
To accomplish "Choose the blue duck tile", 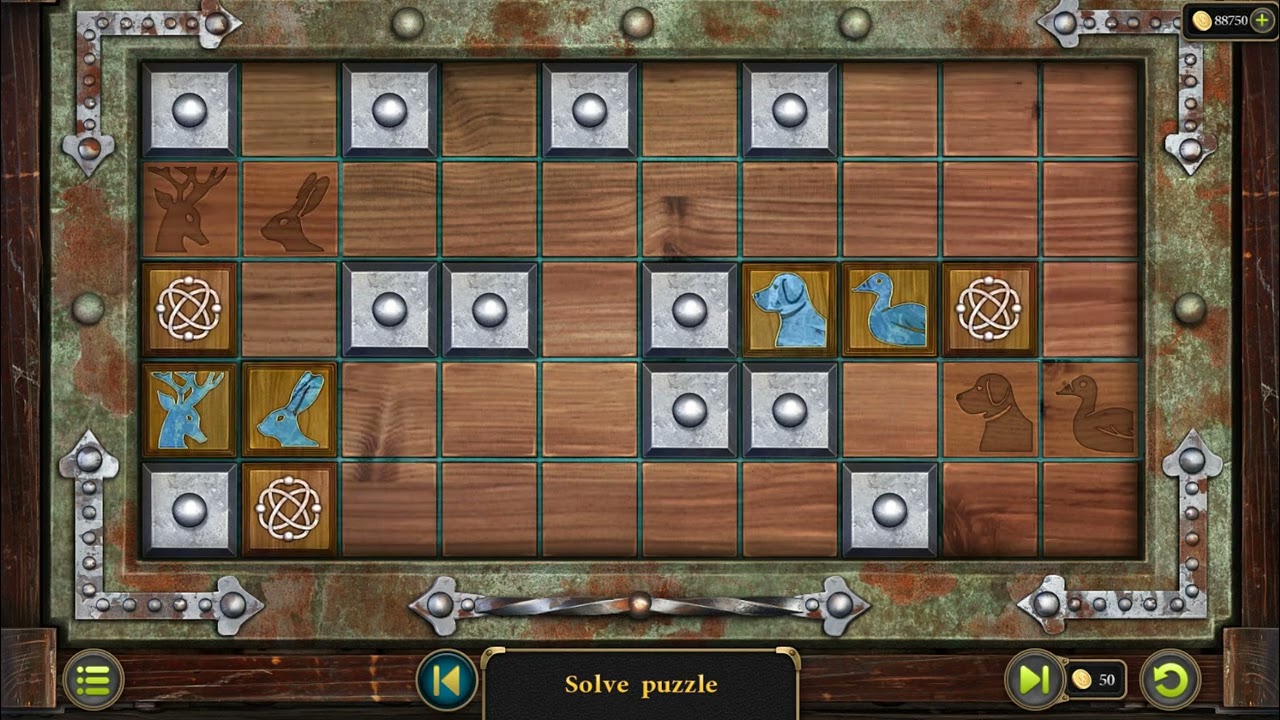I will (x=890, y=310).
